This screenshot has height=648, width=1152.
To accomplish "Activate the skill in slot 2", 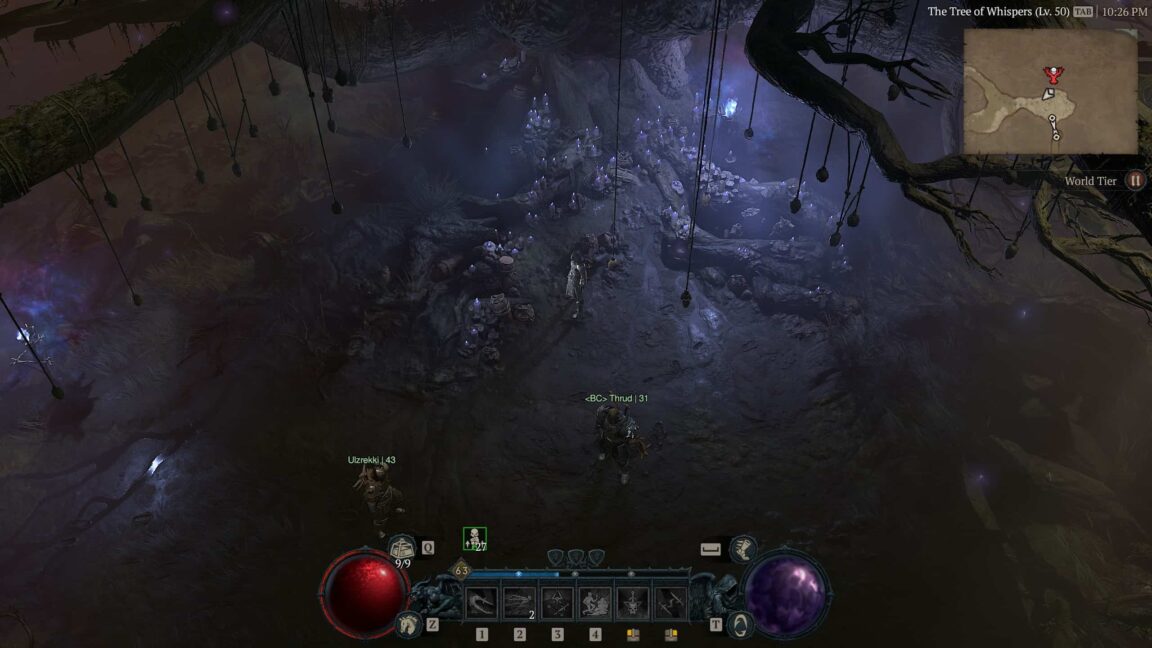I will [x=519, y=602].
